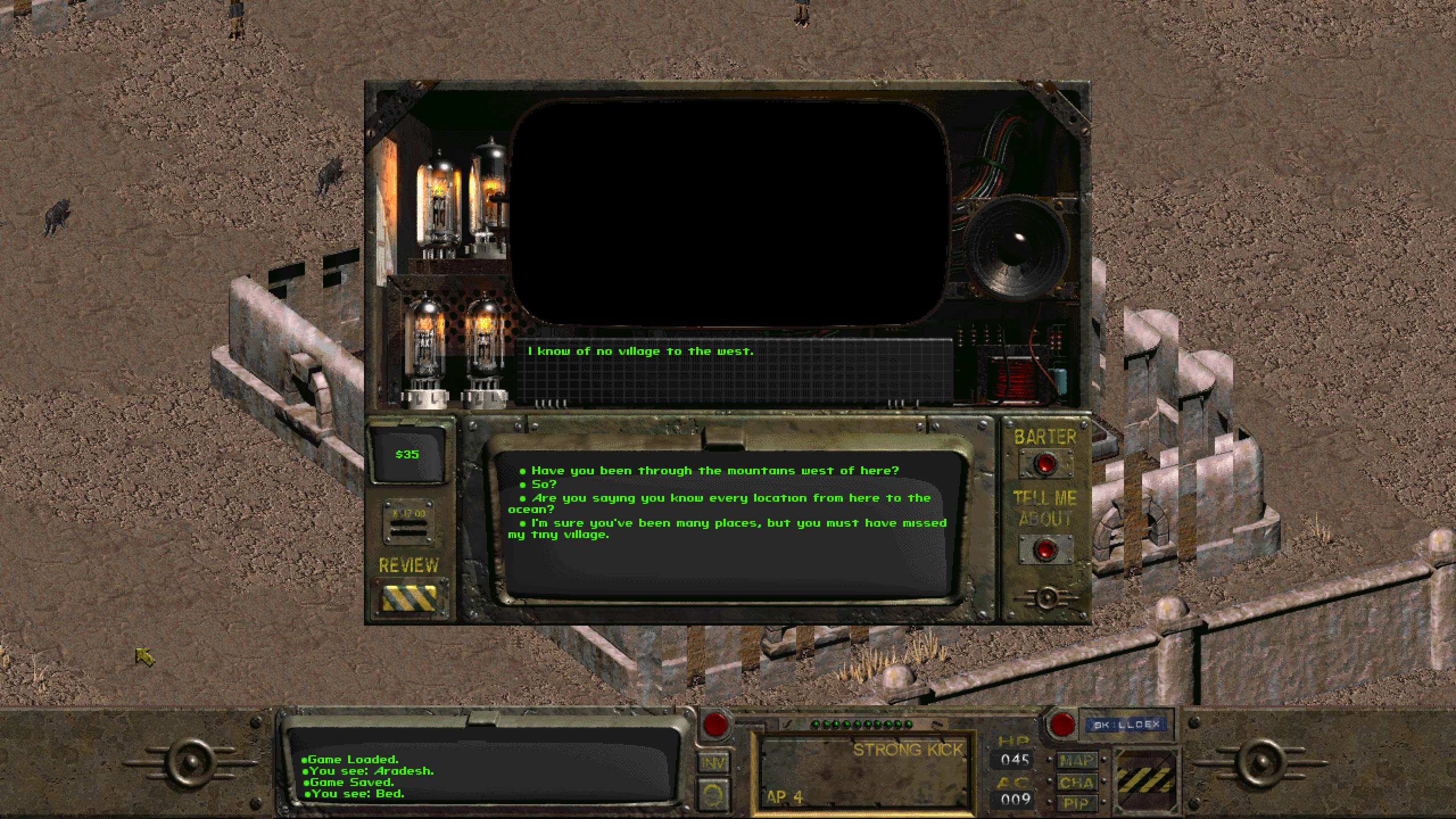Screen dimensions: 1456x819
Task: Click the $35 money display
Action: (406, 454)
